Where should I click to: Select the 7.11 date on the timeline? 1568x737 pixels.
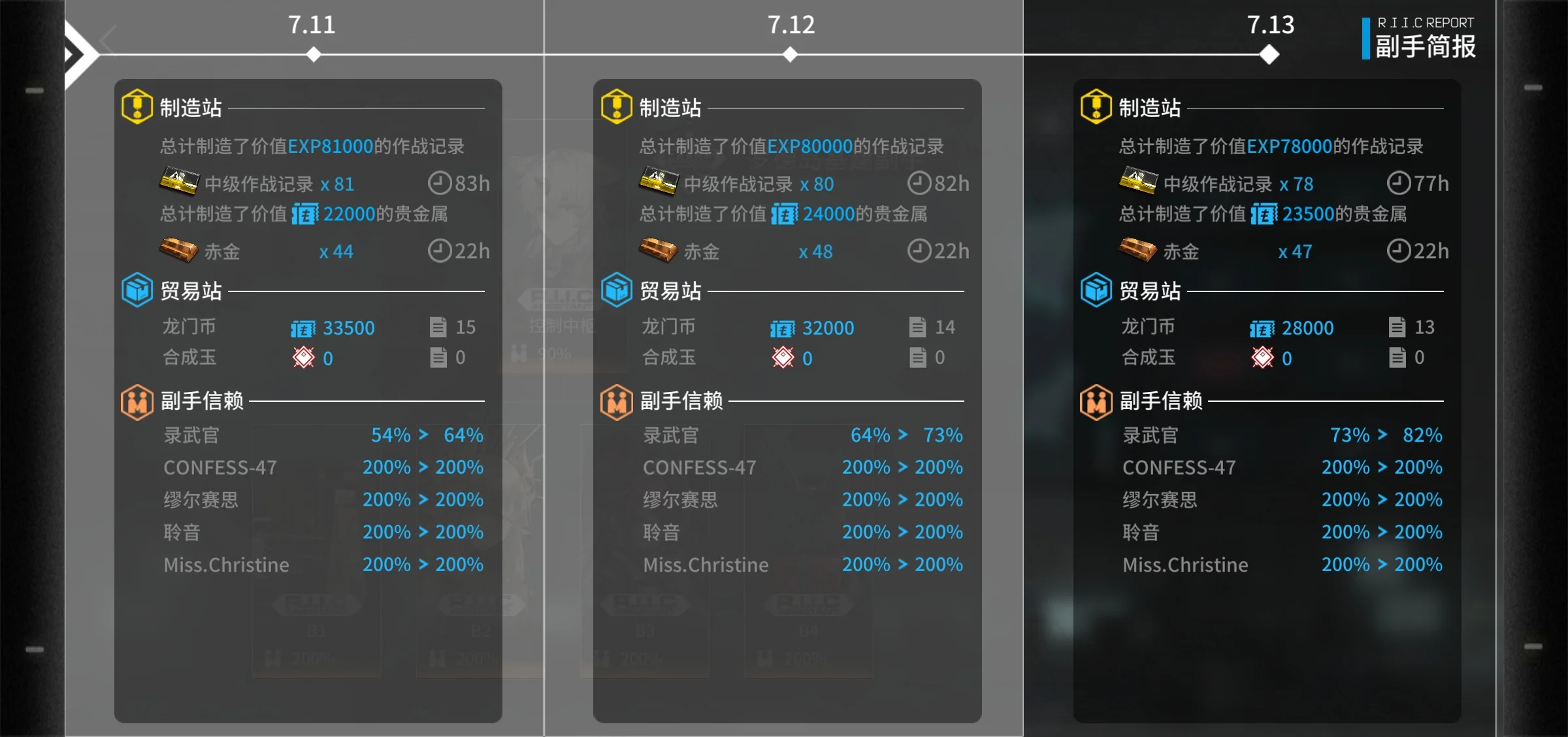coord(312,25)
